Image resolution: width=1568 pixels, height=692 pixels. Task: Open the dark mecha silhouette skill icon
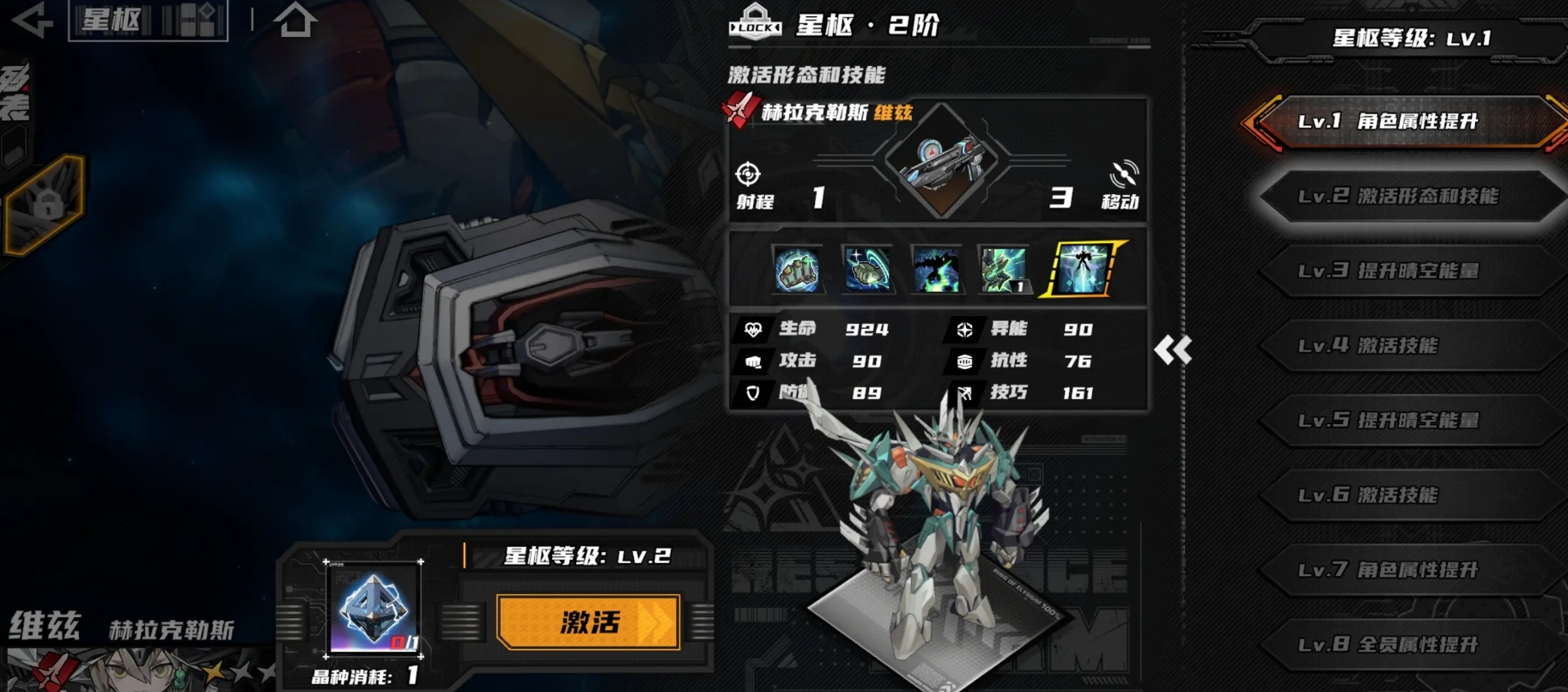click(x=937, y=270)
